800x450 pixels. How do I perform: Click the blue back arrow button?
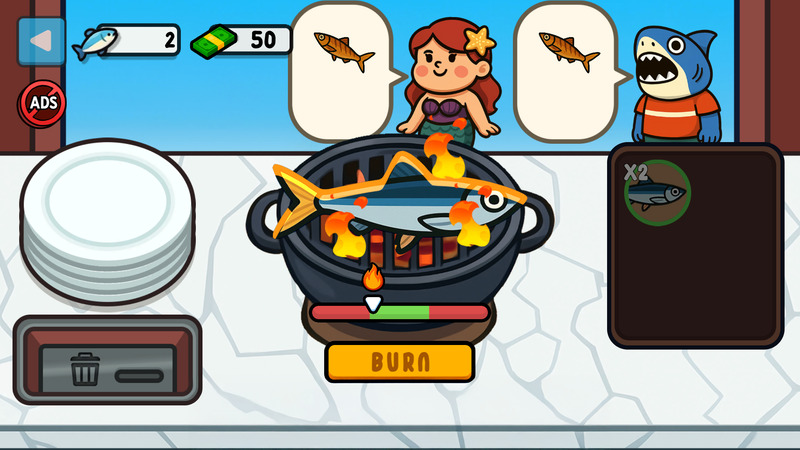pyautogui.click(x=41, y=41)
